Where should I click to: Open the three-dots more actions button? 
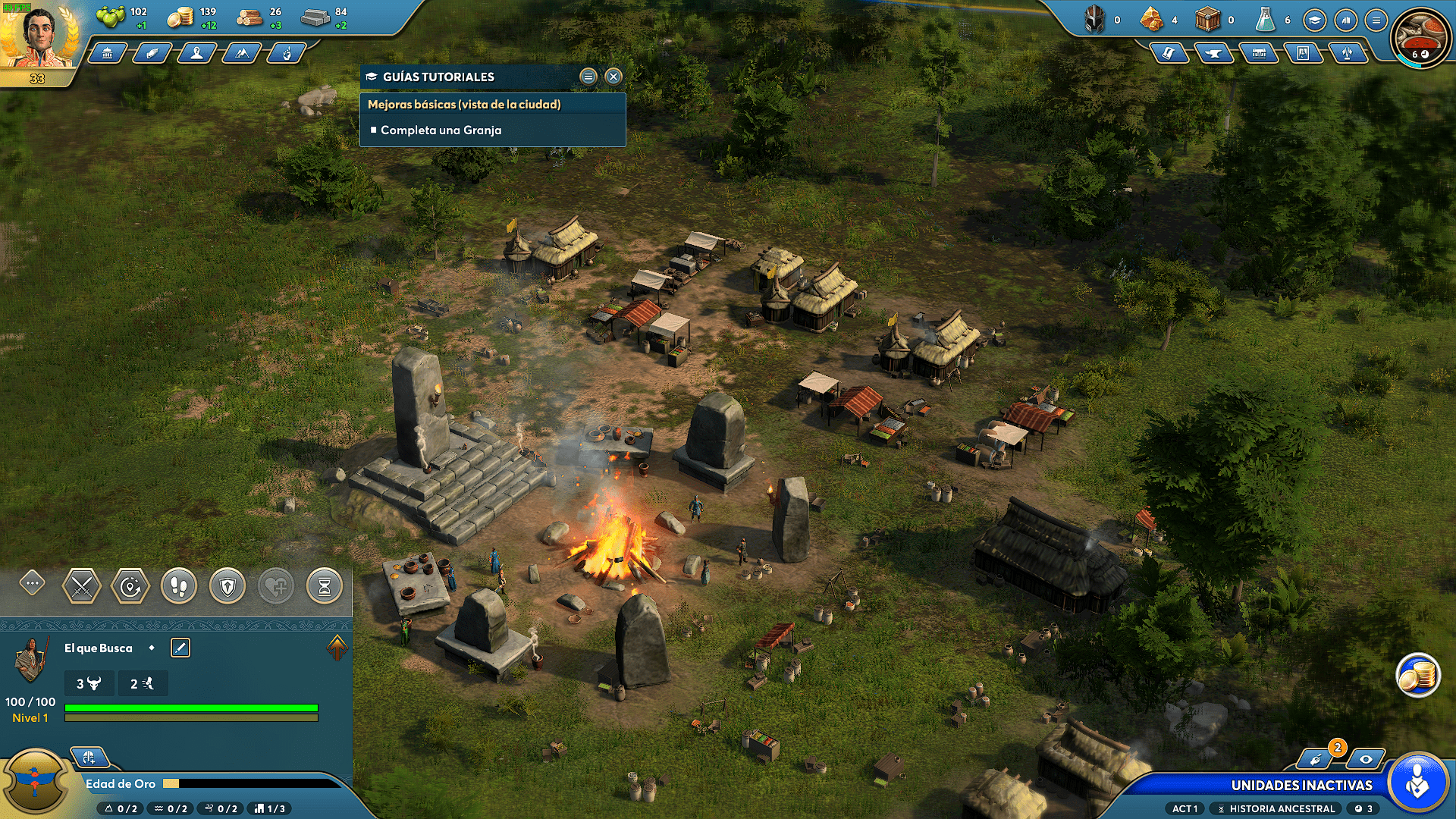click(33, 583)
